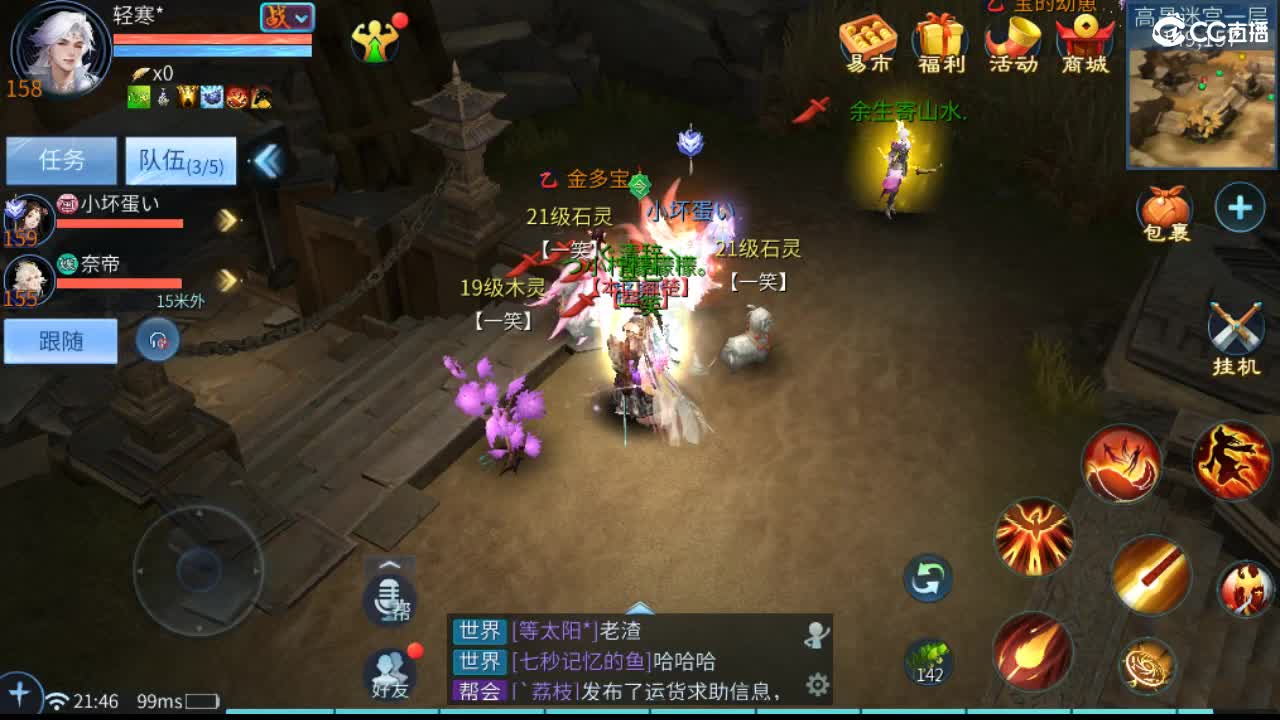Screen dimensions: 1280x720
Task: Switch to the 队伍(3/5) tab
Action: 180,160
